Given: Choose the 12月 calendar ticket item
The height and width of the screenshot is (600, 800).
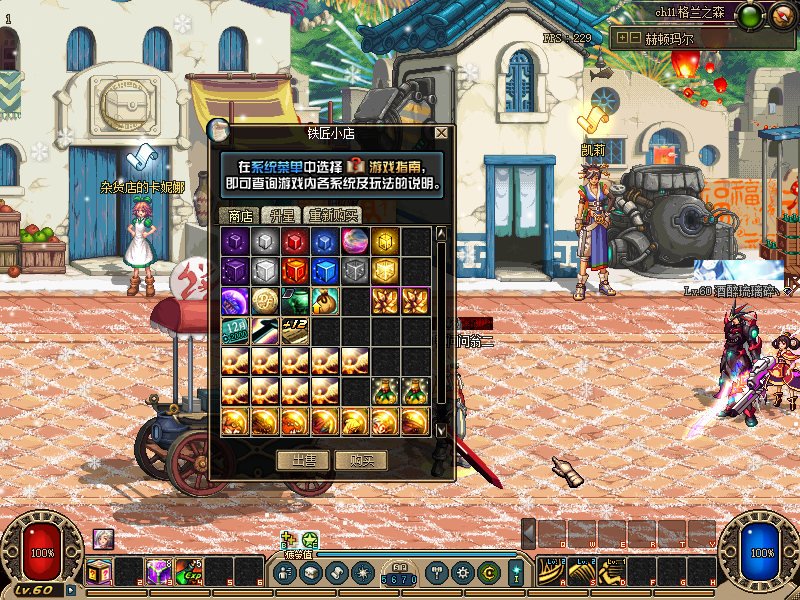Looking at the screenshot, I should 235,331.
